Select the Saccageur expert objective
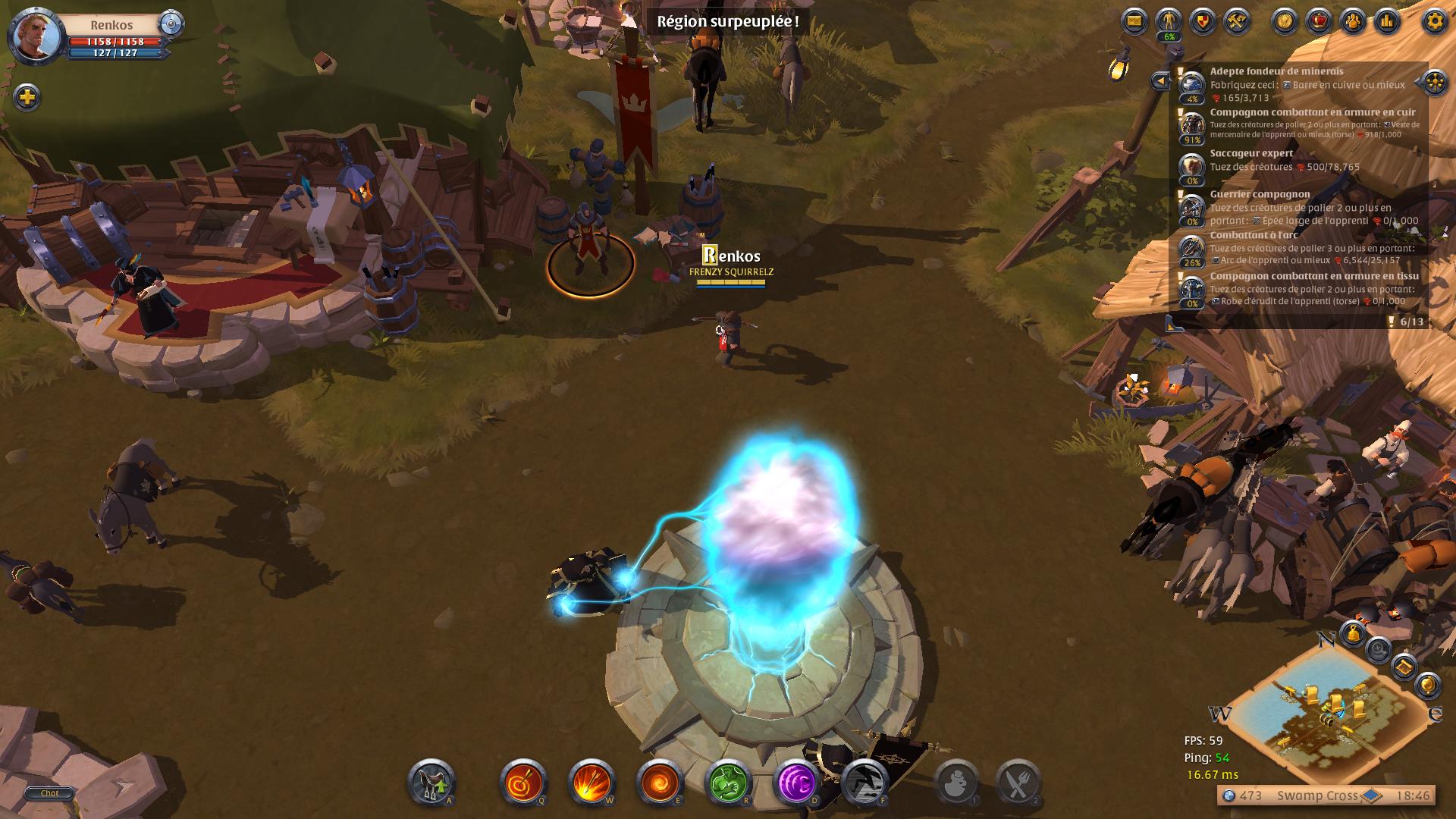Image resolution: width=1456 pixels, height=819 pixels. point(1251,153)
